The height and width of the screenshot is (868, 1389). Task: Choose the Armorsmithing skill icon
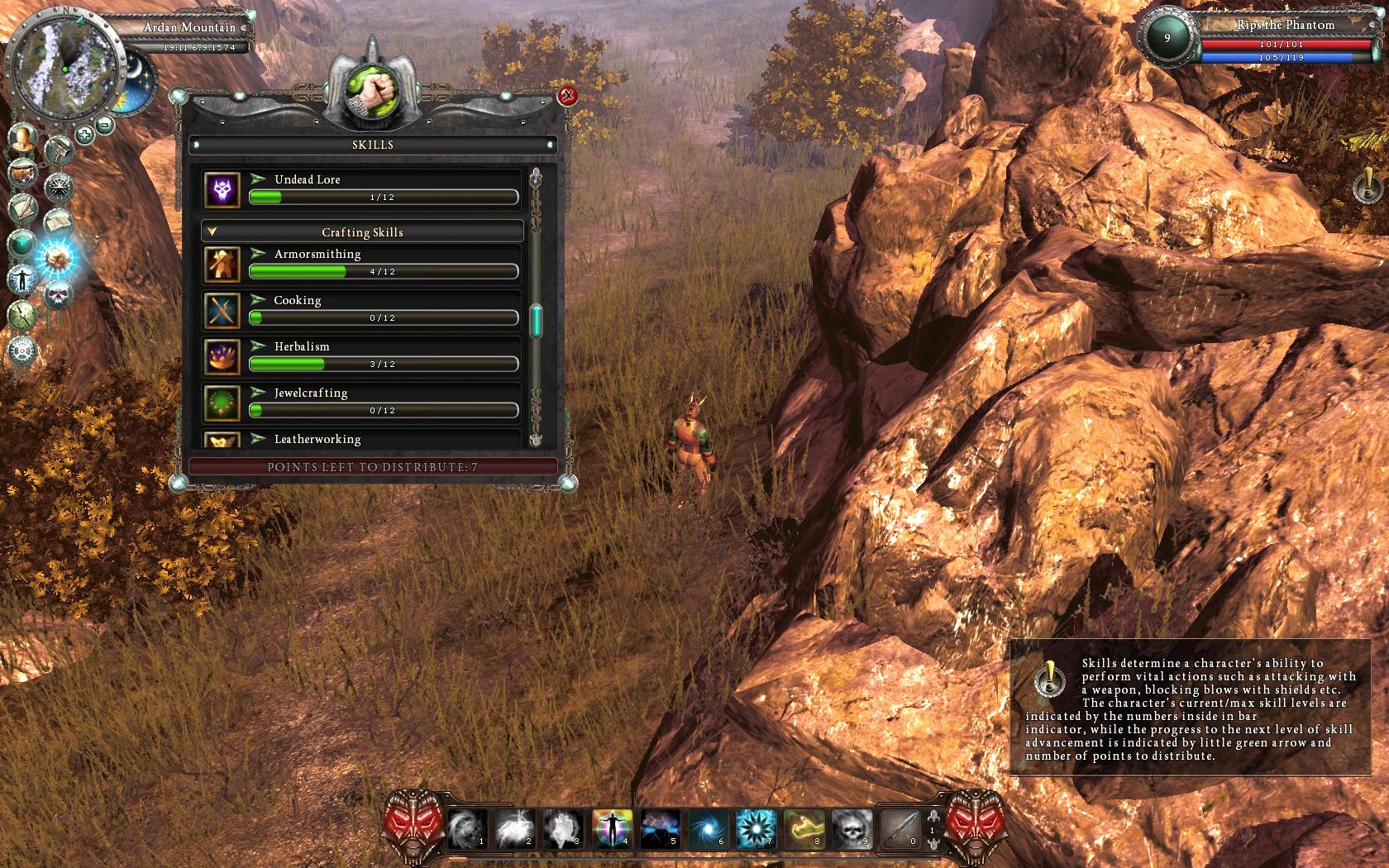(x=222, y=265)
